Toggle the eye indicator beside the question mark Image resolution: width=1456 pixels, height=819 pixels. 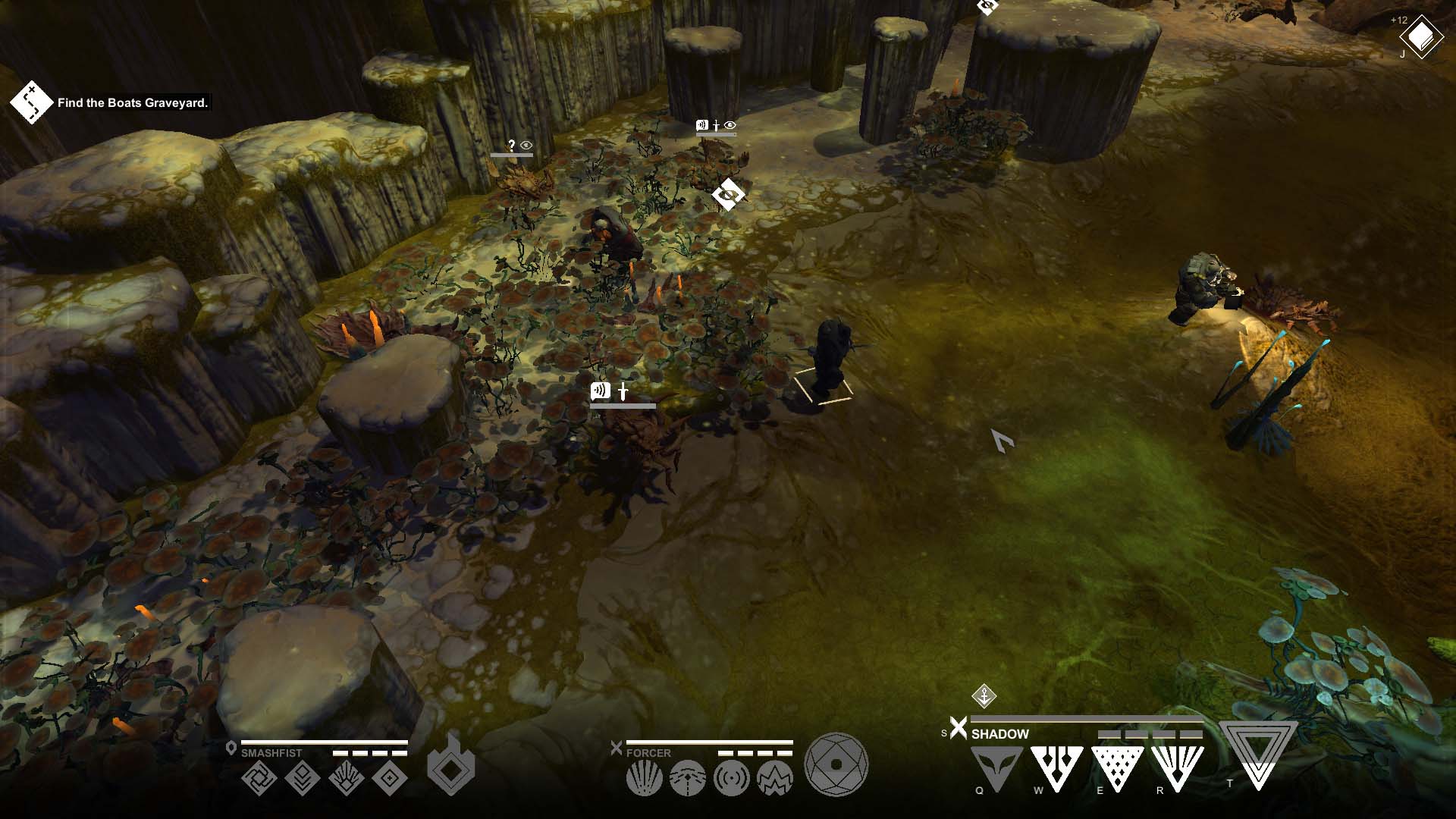[526, 145]
